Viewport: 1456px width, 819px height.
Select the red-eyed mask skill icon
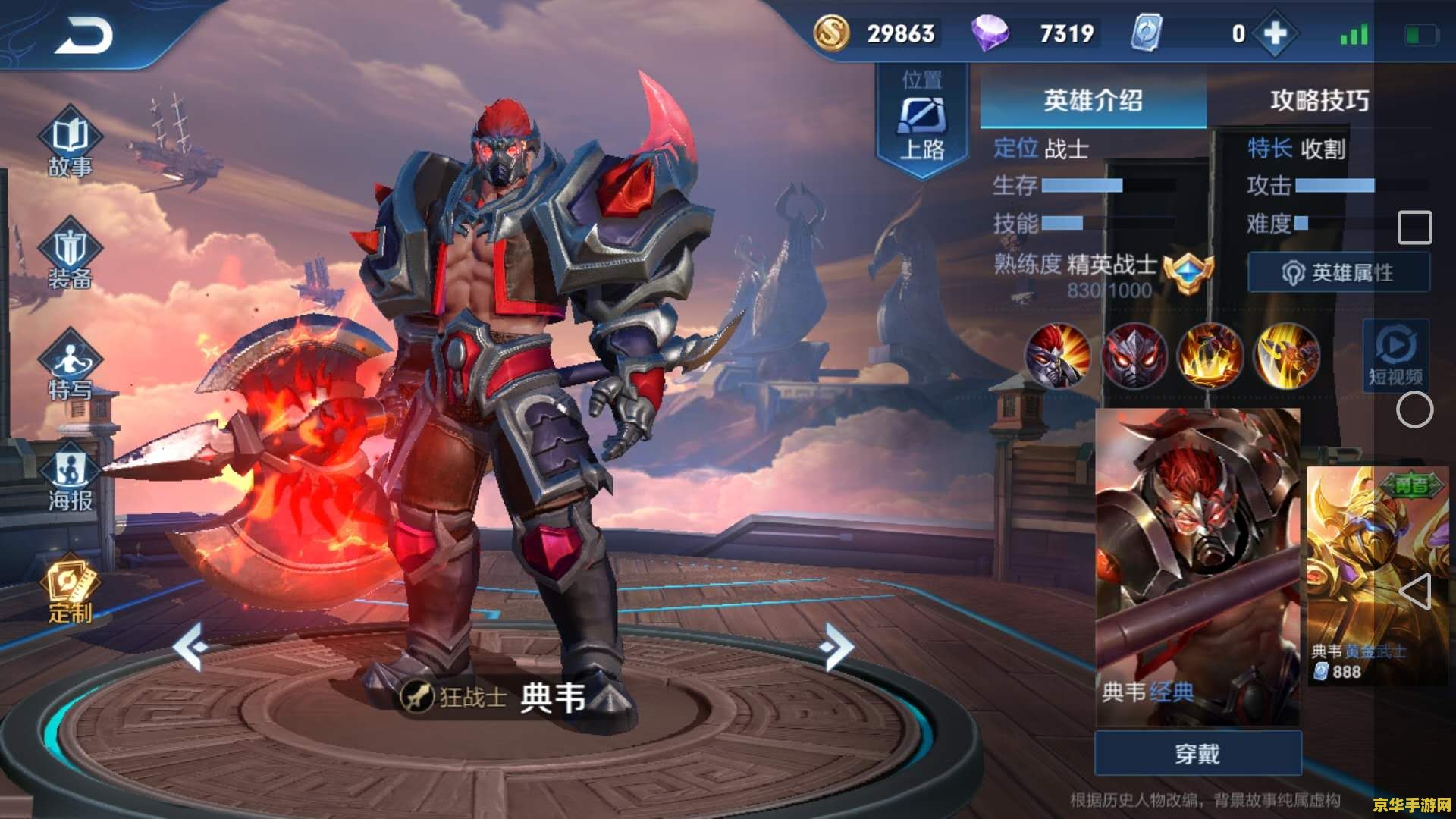click(x=1134, y=356)
